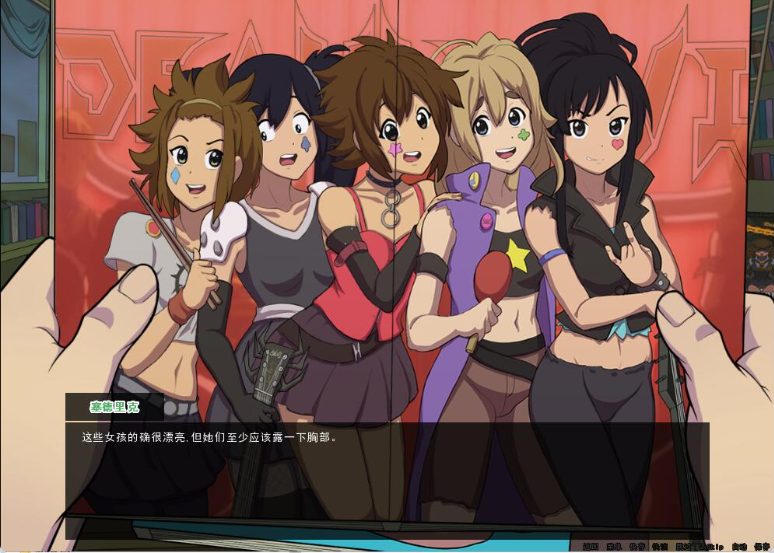Screen dimensions: 774x553
Task: Toggle 自动 (Auto) dialogue advance
Action: [737, 547]
